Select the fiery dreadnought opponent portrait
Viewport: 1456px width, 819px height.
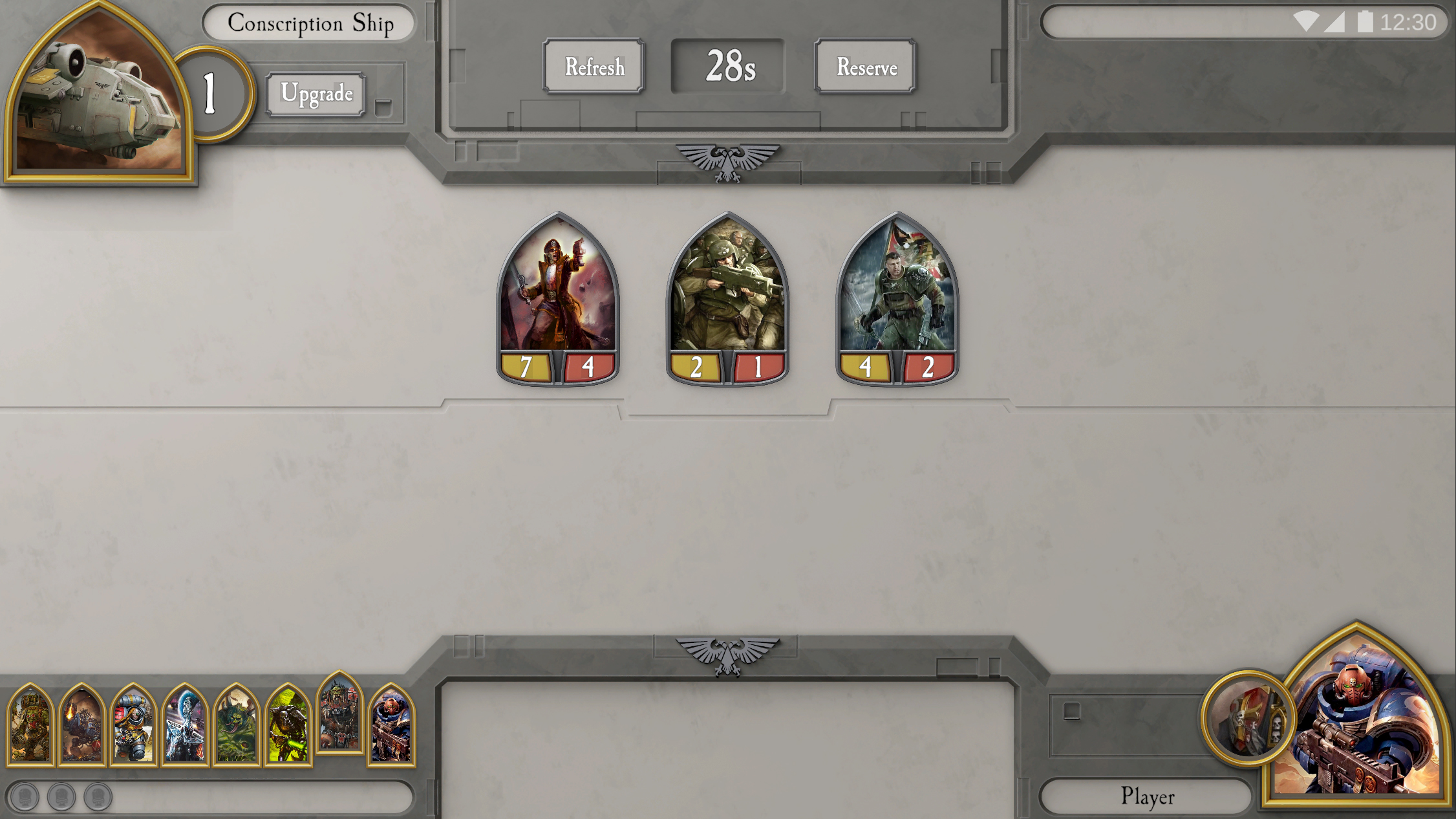pos(81,725)
